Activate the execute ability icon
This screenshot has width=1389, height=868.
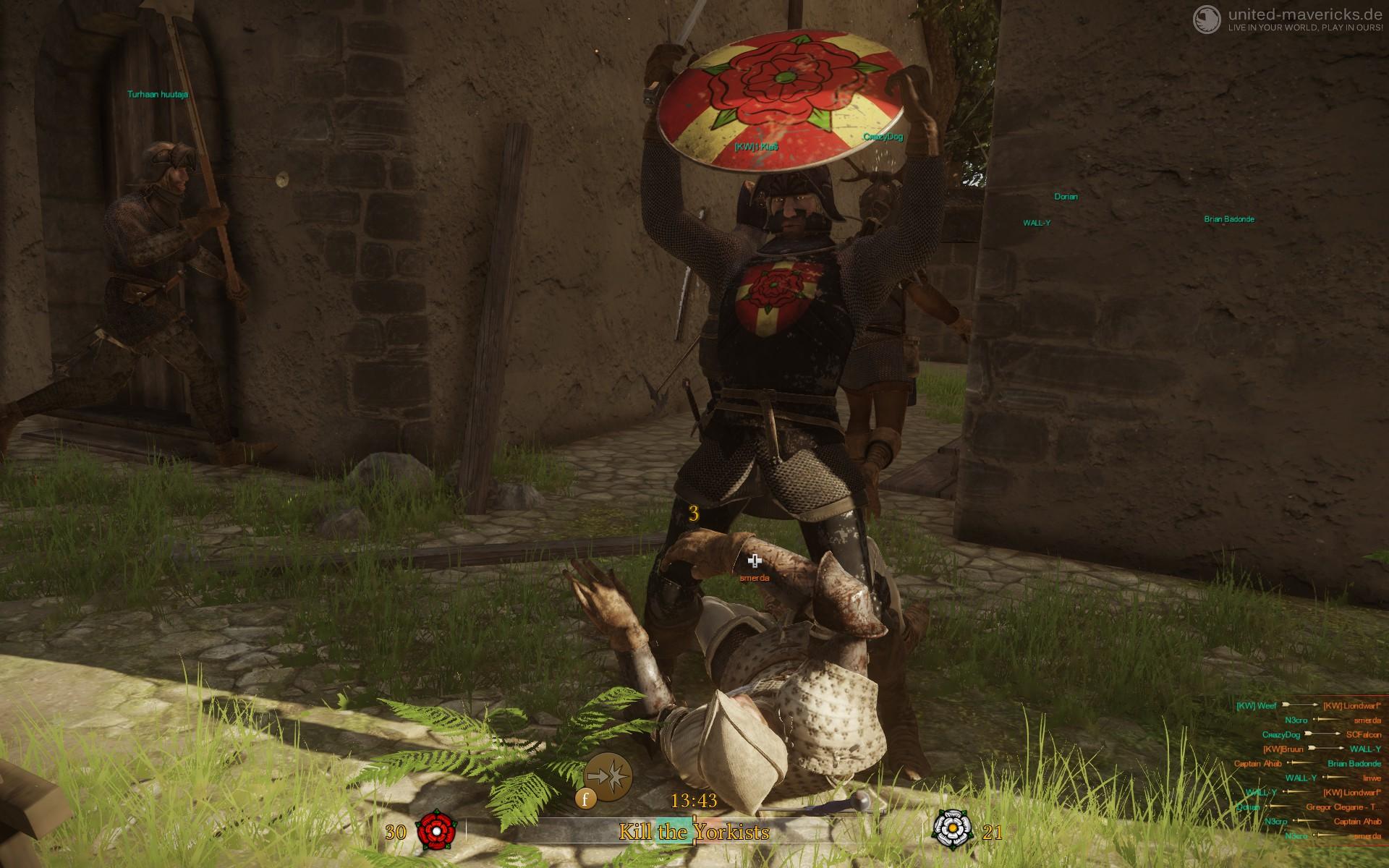click(x=608, y=775)
